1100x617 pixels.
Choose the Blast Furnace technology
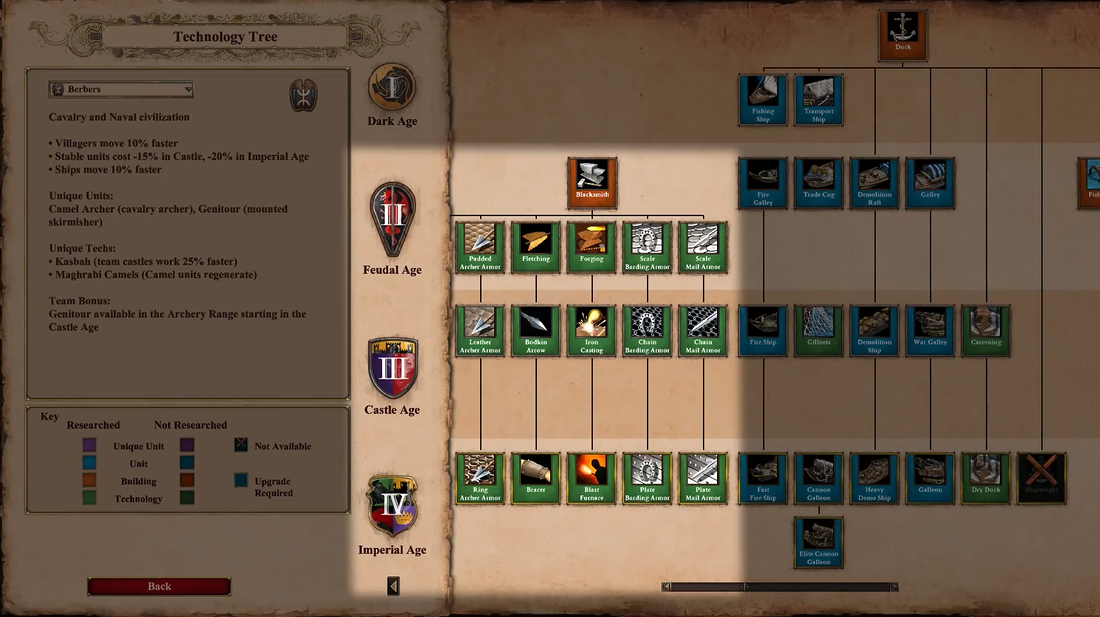point(592,478)
